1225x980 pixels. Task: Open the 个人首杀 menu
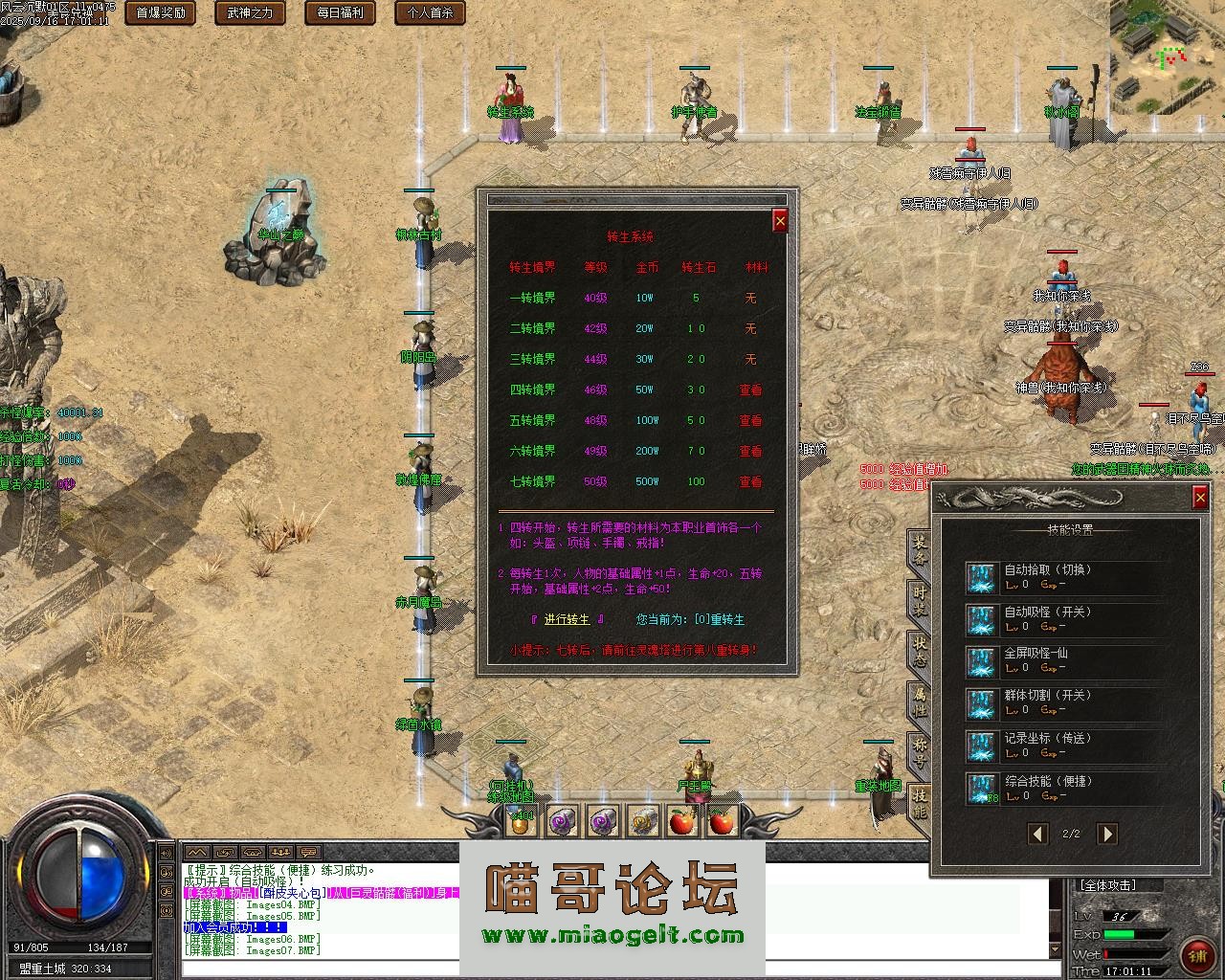point(430,13)
